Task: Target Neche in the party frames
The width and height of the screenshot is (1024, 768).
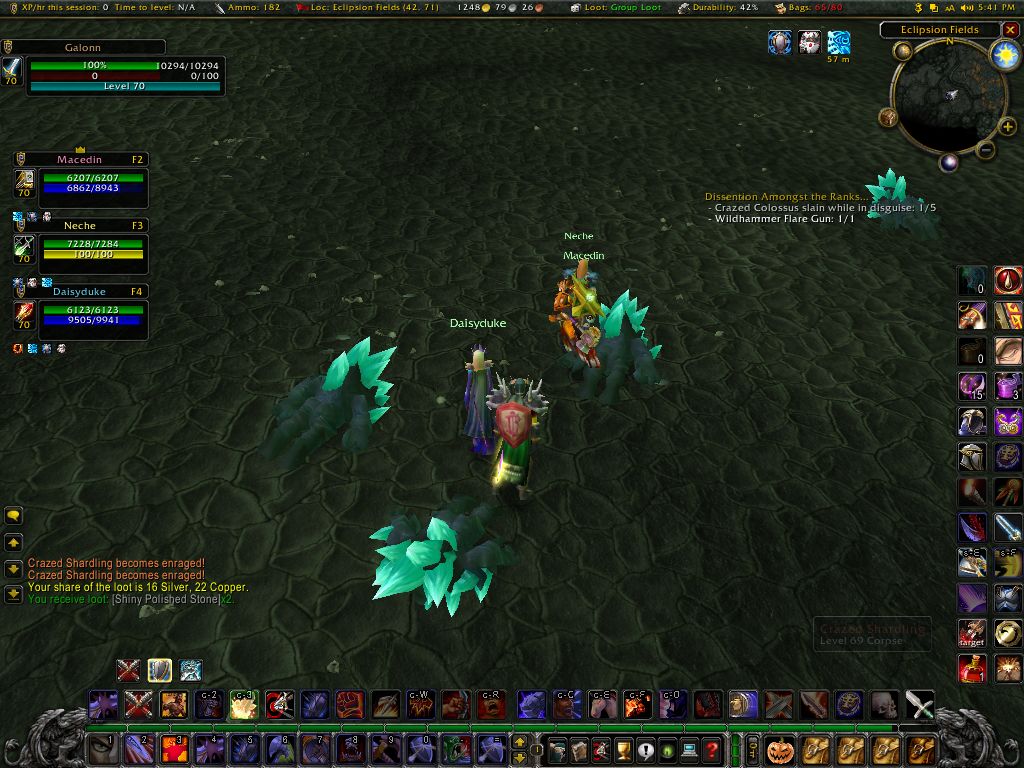Action: point(80,226)
